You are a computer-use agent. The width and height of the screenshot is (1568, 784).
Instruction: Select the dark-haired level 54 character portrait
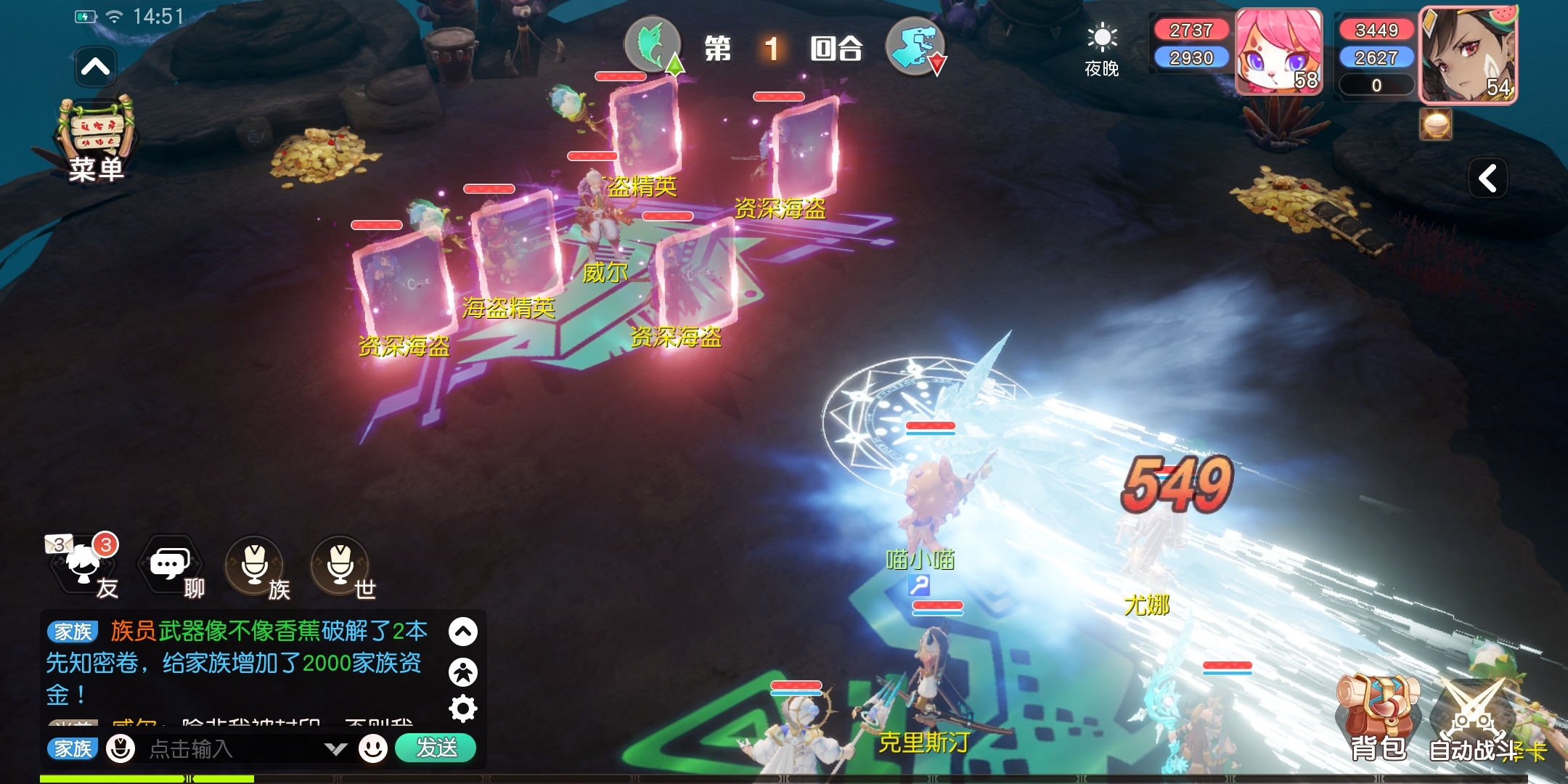[x=1468, y=55]
